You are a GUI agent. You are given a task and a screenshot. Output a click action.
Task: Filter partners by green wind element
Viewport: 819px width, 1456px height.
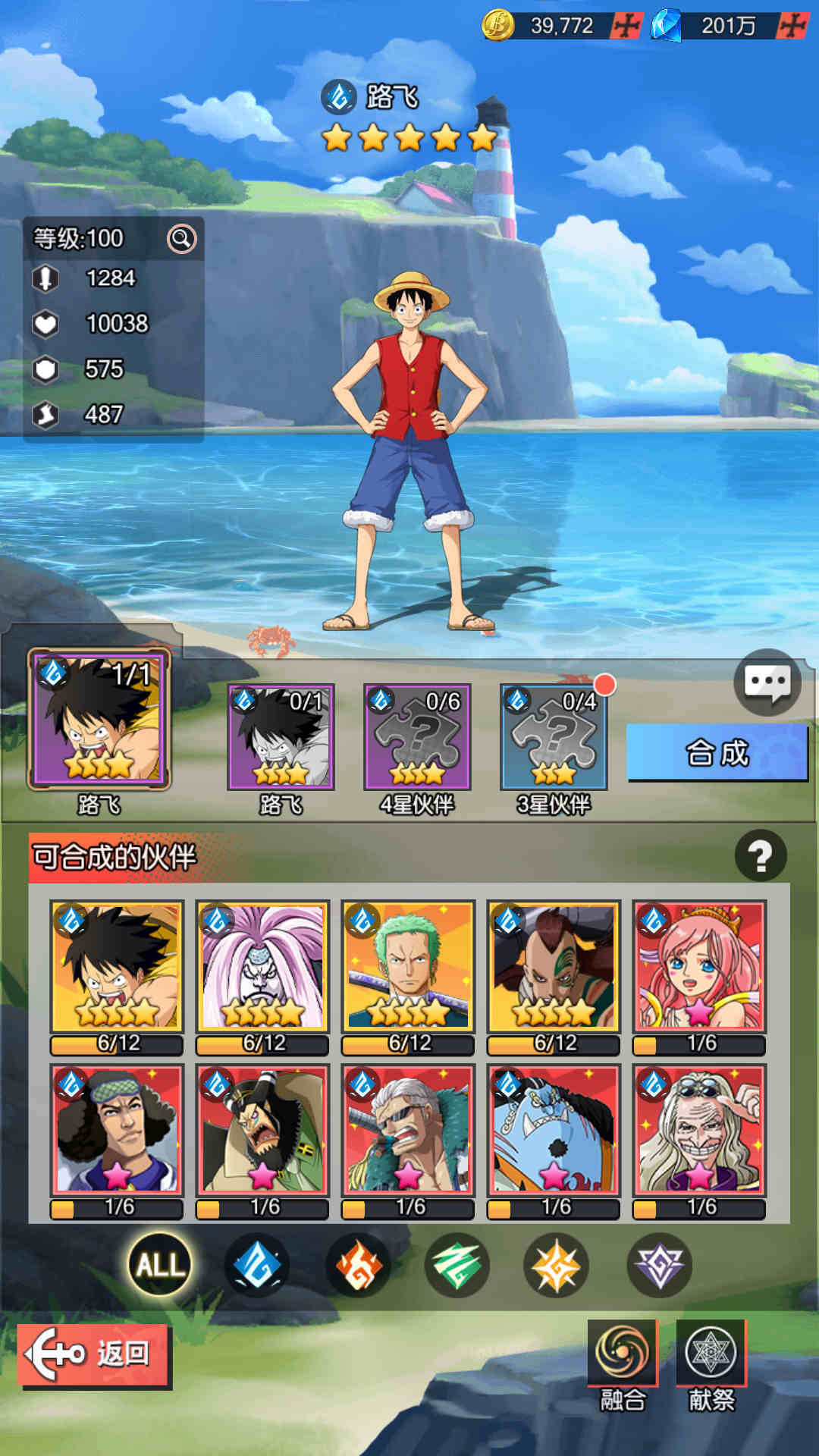[457, 1264]
